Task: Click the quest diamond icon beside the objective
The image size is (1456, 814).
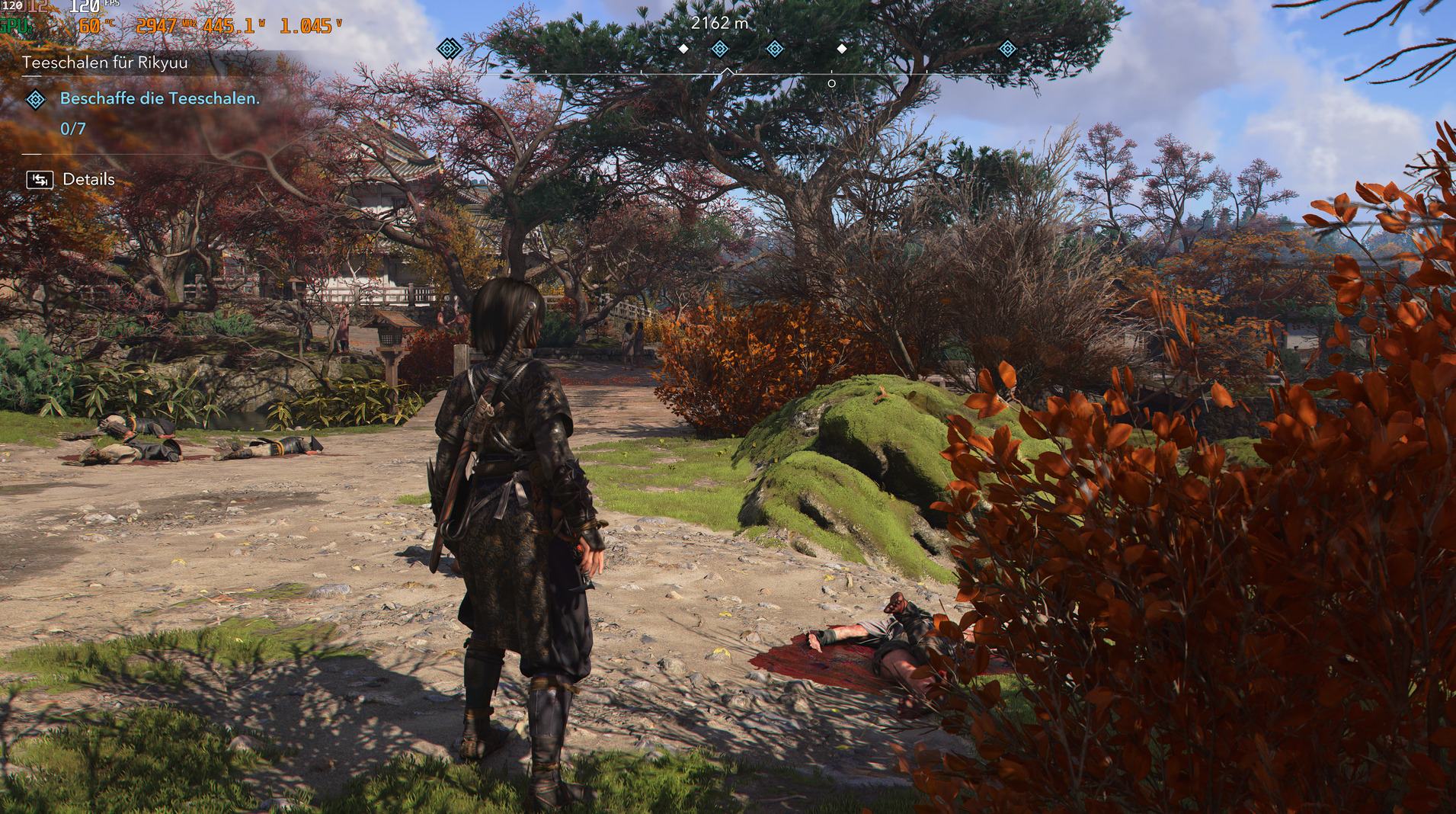Action: pyautogui.click(x=36, y=99)
